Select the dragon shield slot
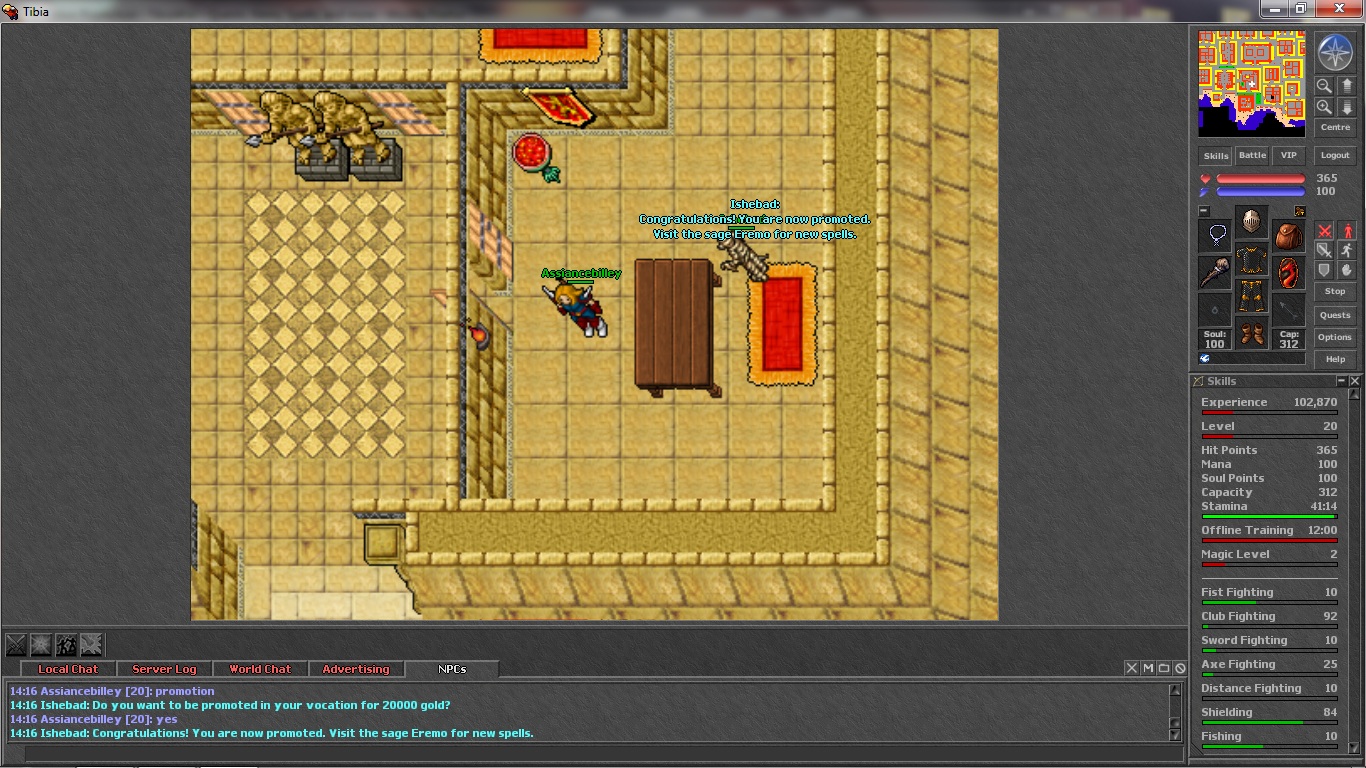The width and height of the screenshot is (1366, 768). pyautogui.click(x=1288, y=272)
